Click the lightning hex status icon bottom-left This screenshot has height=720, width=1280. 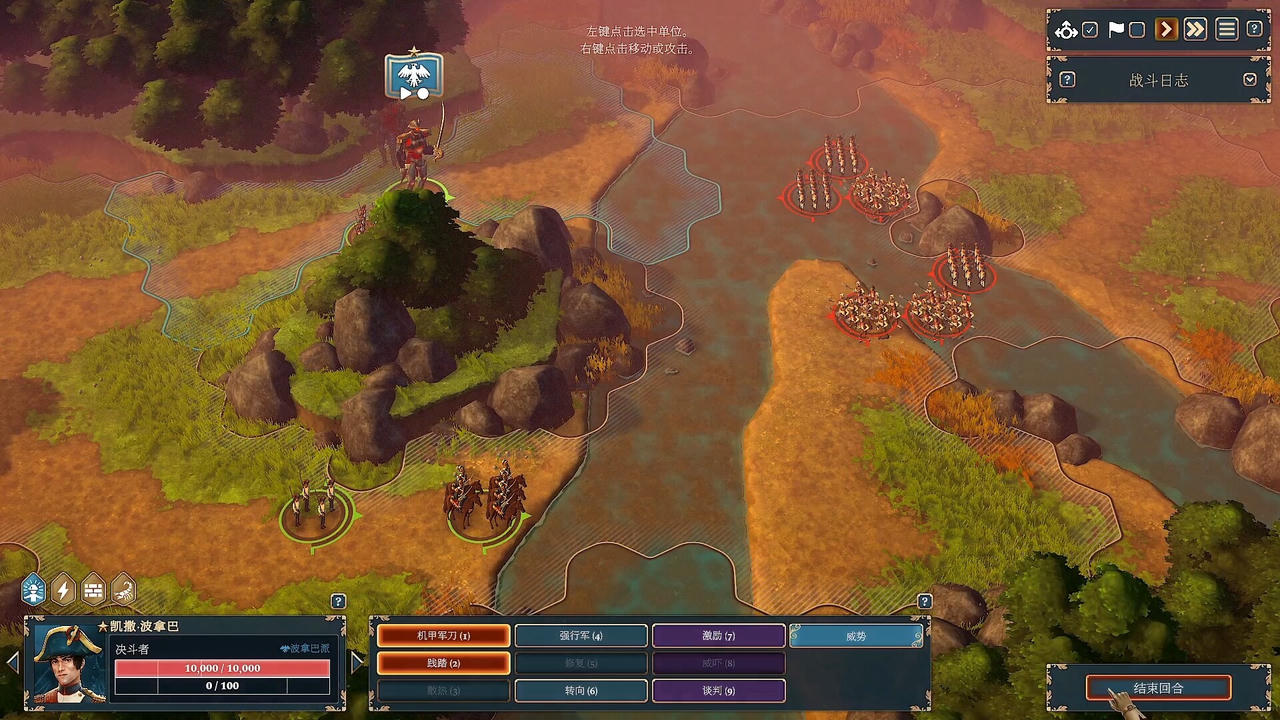[x=62, y=590]
